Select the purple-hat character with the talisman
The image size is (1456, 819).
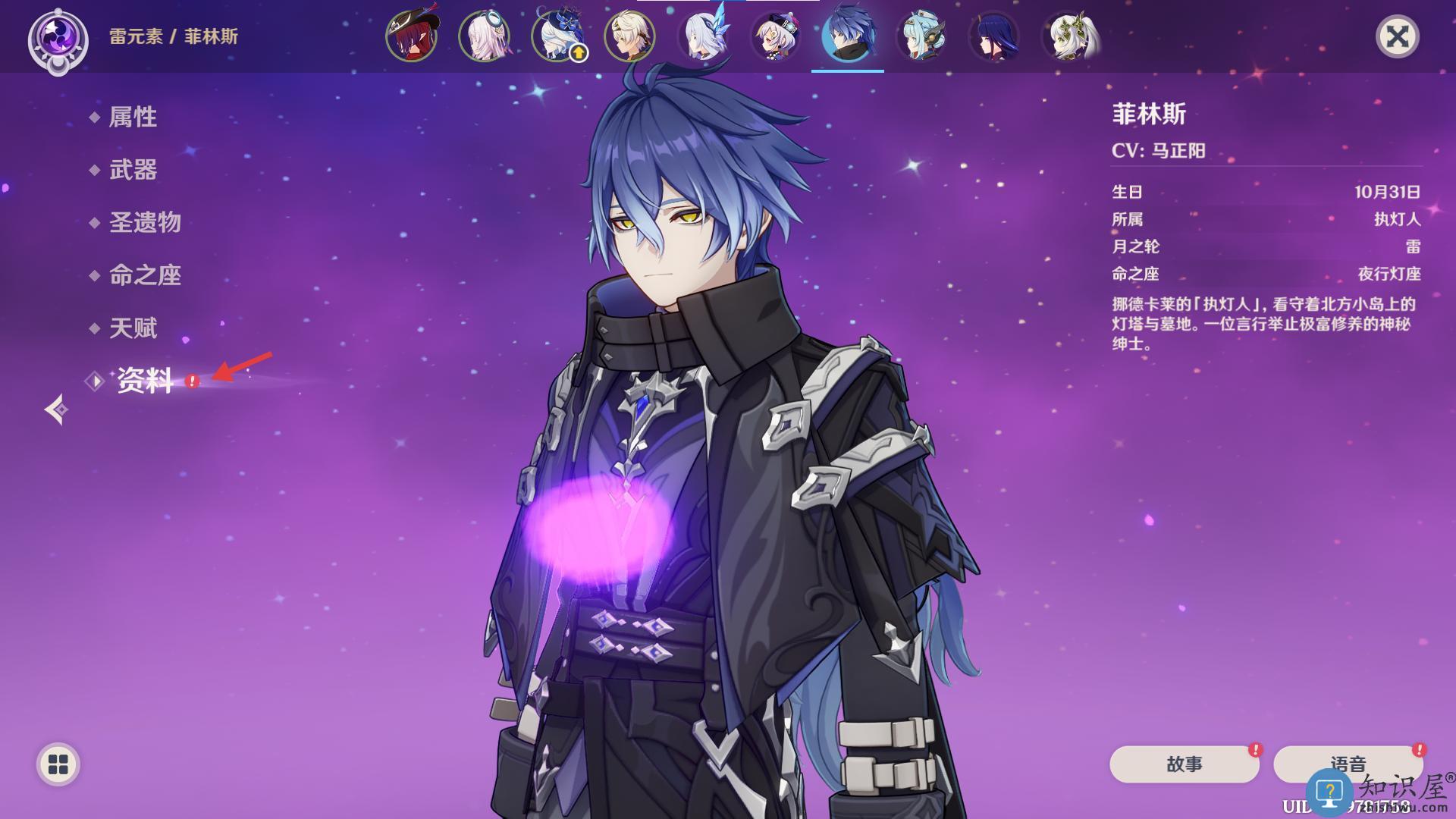[x=775, y=36]
